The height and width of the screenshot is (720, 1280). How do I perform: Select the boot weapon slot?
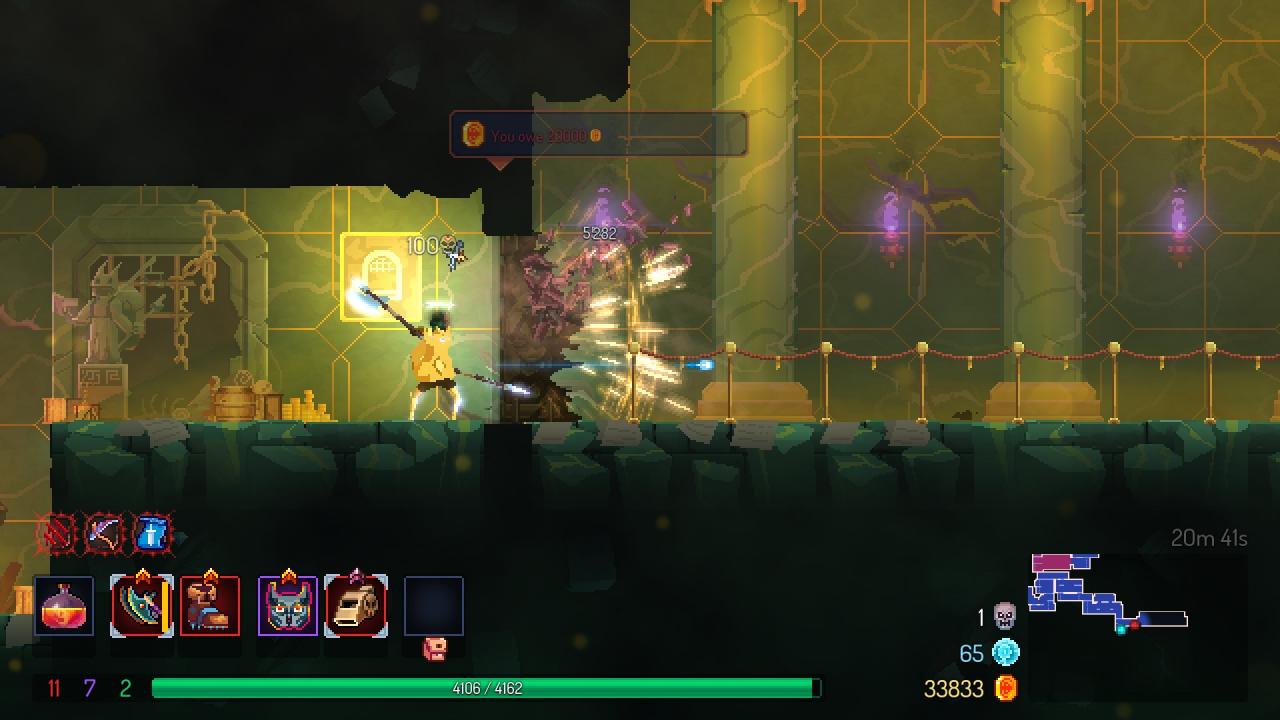(210, 606)
